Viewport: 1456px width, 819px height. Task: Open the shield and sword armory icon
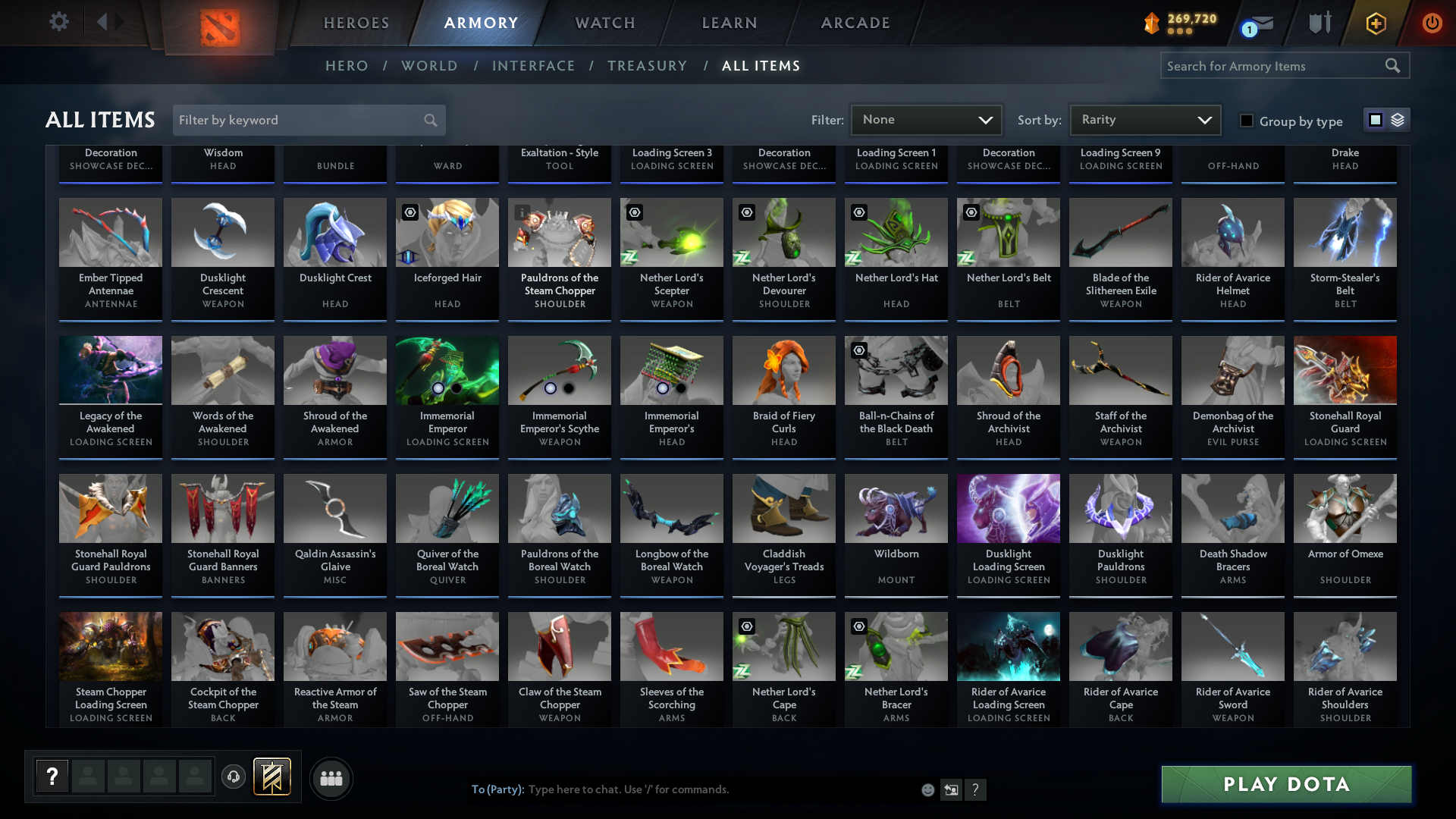(1319, 23)
